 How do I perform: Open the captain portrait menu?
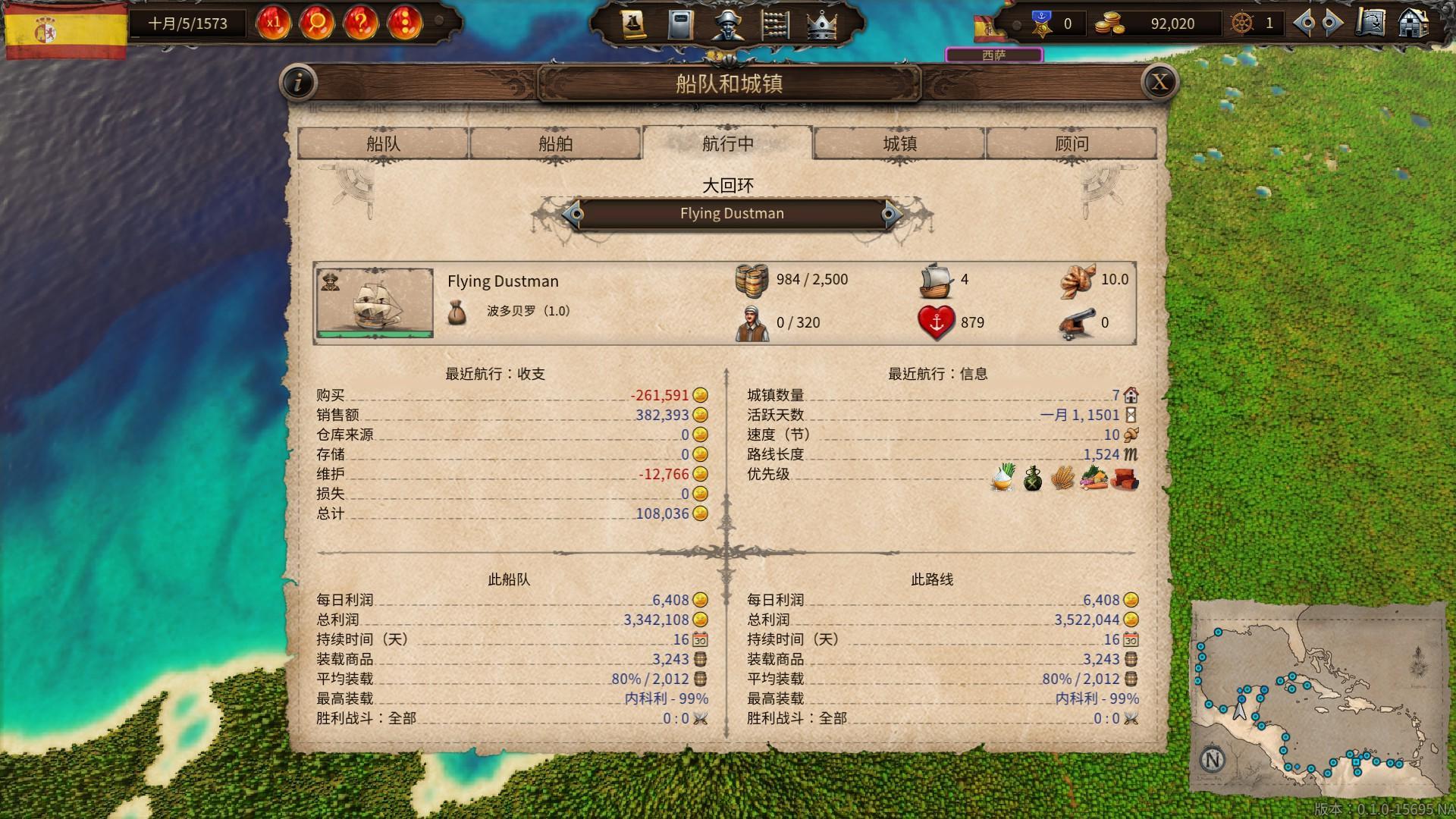coord(727,24)
